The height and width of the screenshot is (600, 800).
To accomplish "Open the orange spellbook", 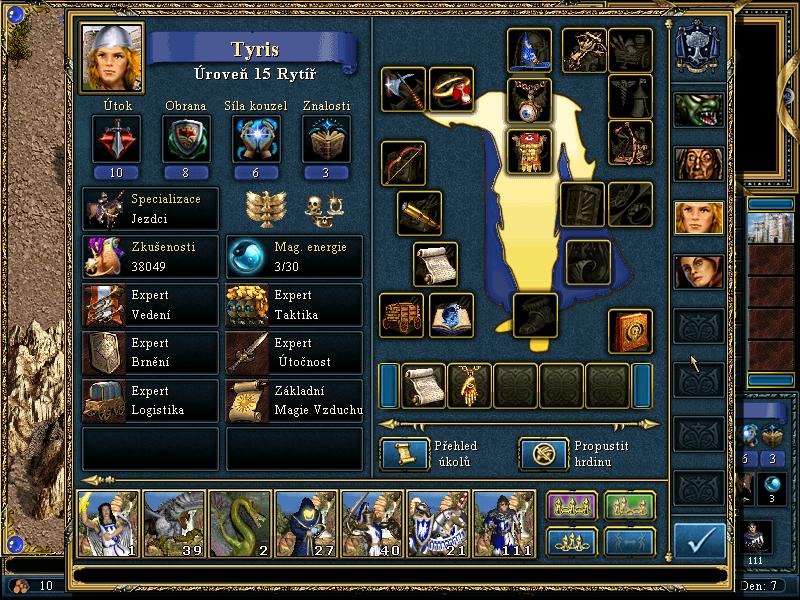I will pos(631,330).
